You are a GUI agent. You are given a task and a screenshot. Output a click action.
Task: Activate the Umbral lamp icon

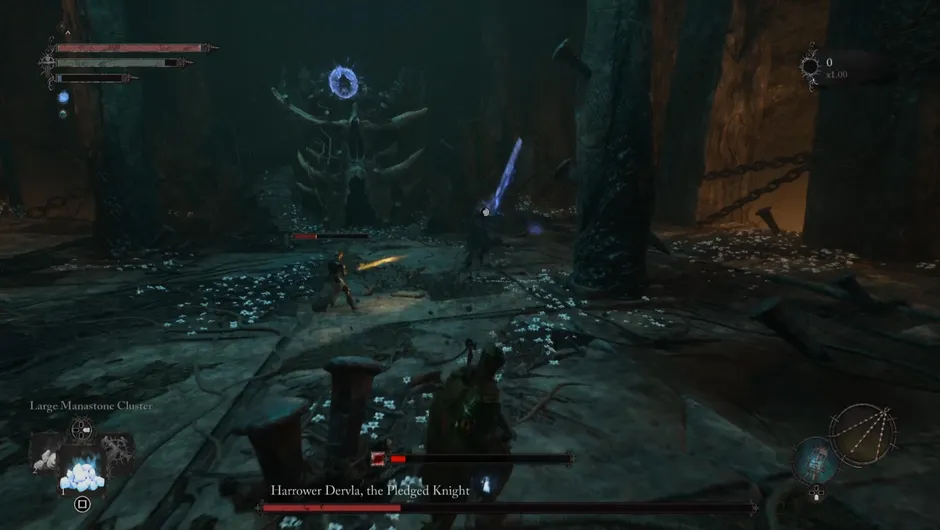pyautogui.click(x=816, y=461)
